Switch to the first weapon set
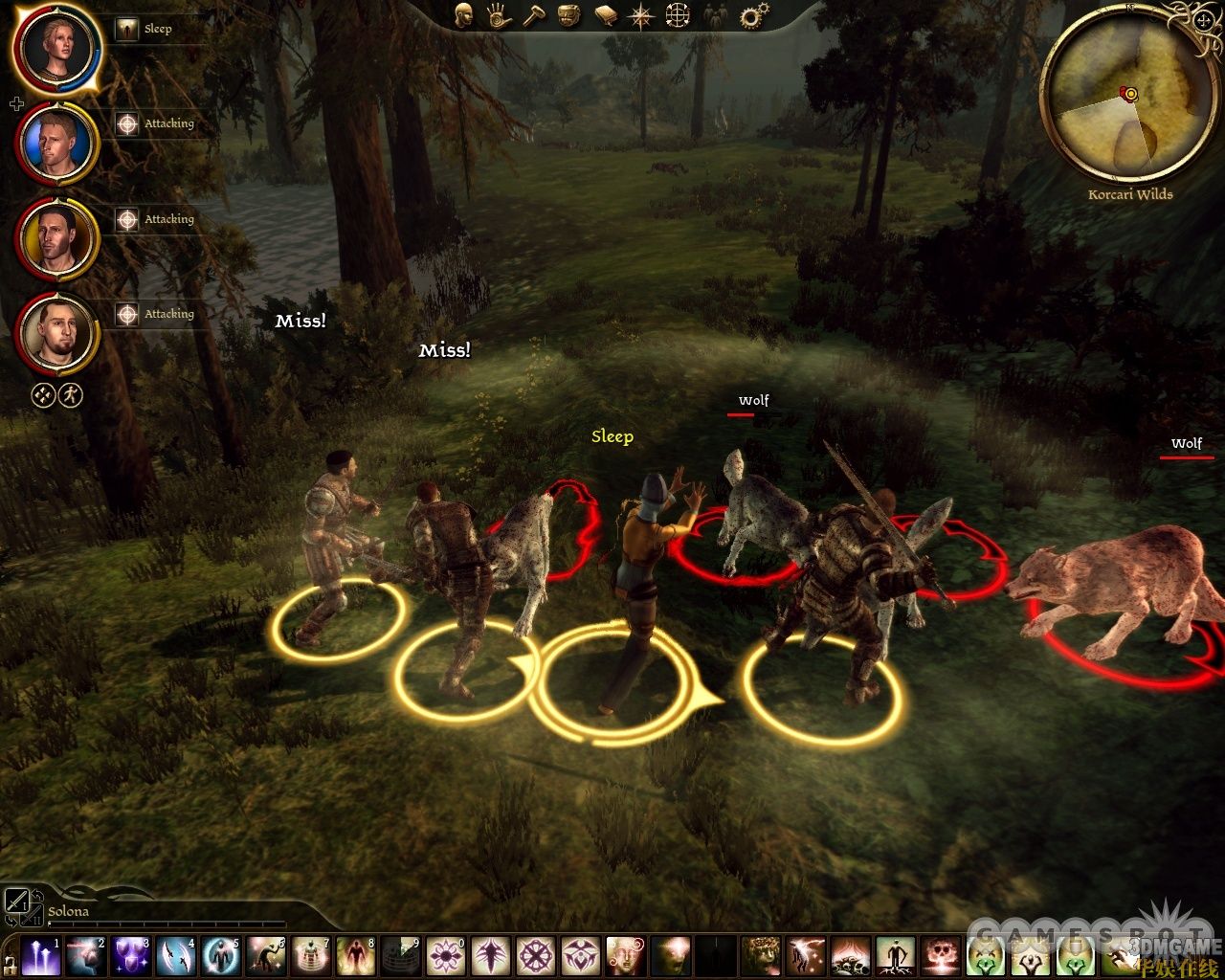 click(17, 900)
